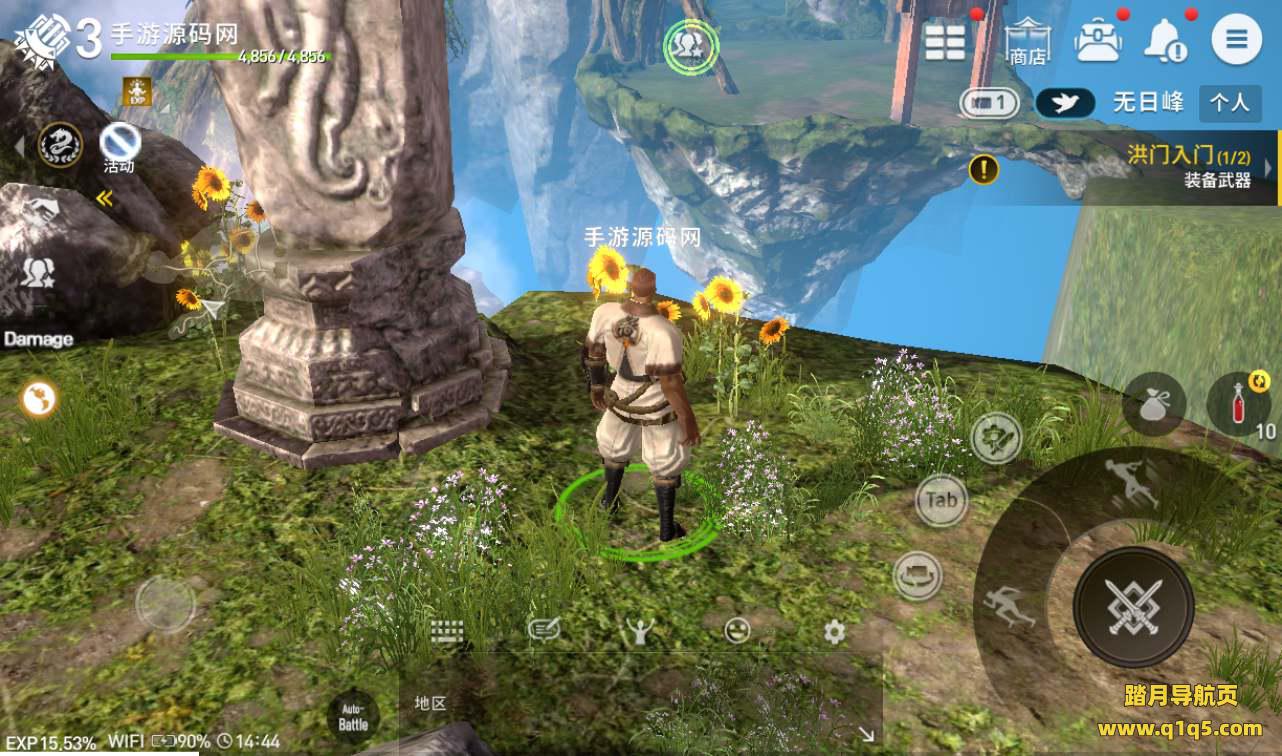1282x756 pixels.
Task: Open the keyboard chat input icon
Action: point(447,631)
